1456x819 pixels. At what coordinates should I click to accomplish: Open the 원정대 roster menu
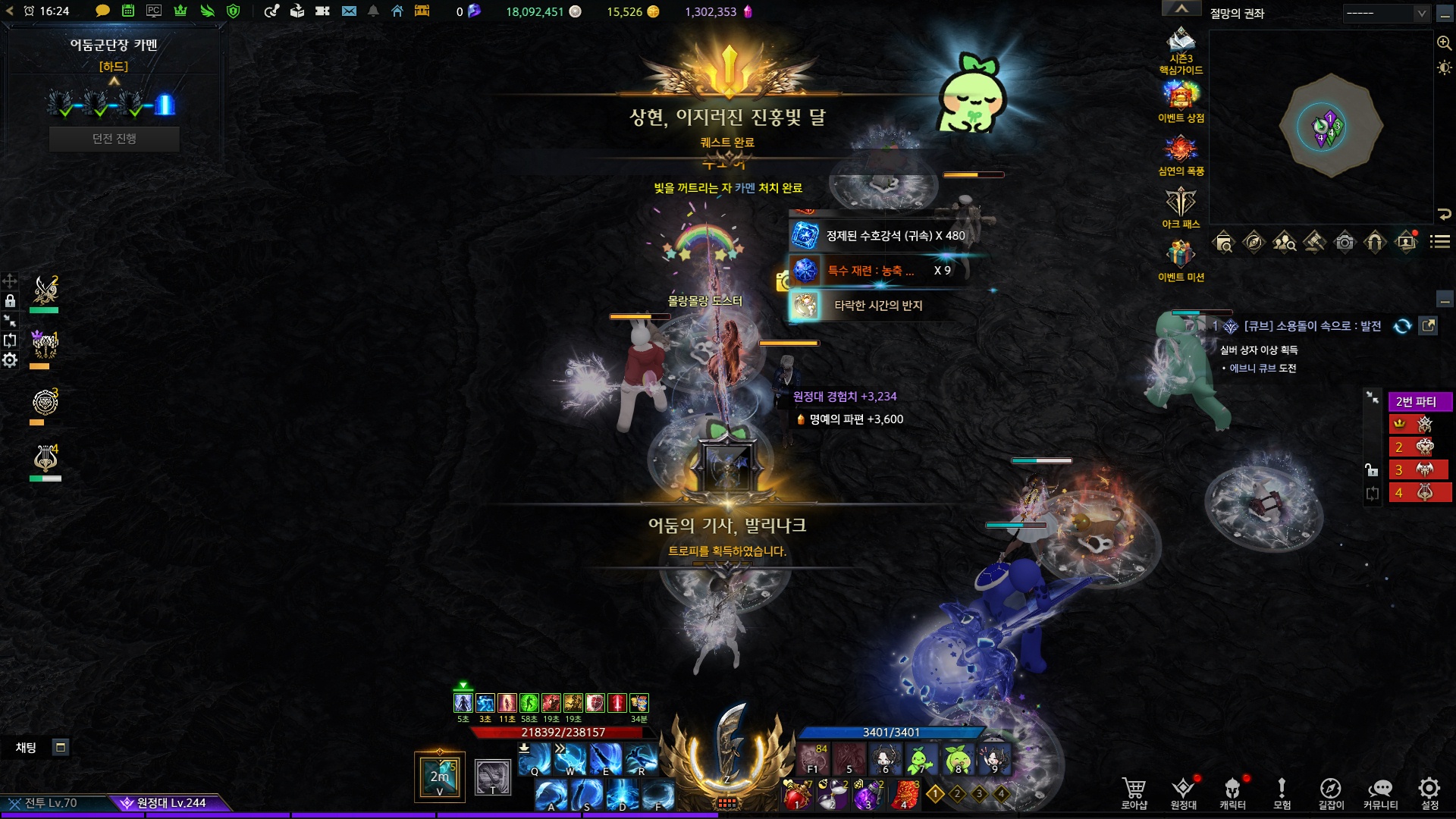[1183, 792]
